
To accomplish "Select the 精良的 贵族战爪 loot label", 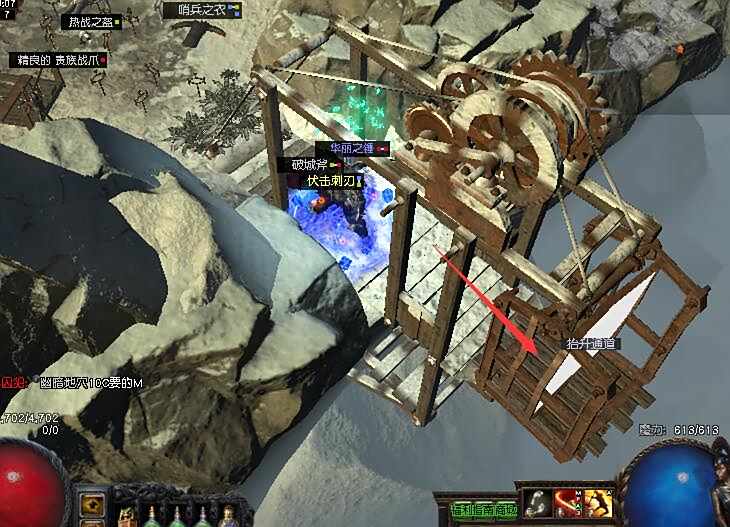I will coord(54,60).
